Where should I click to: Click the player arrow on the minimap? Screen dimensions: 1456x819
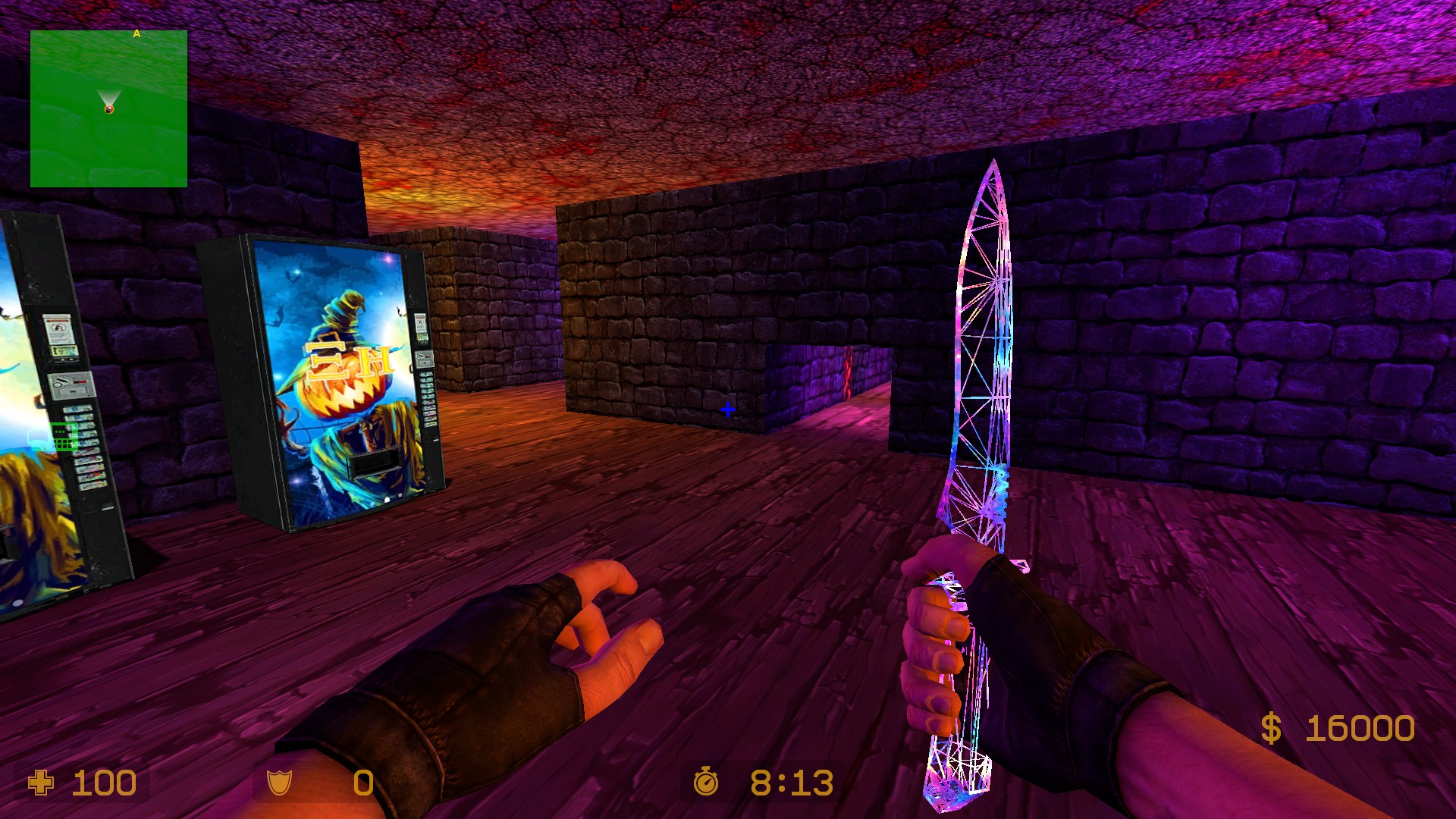coord(108,99)
